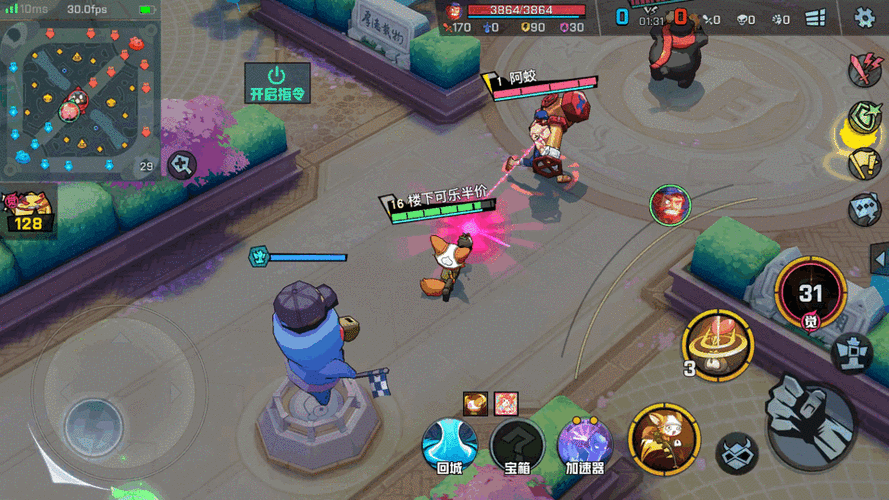889x500 pixels.
Task: Show the scoreboard panel icon
Action: pyautogui.click(x=815, y=17)
